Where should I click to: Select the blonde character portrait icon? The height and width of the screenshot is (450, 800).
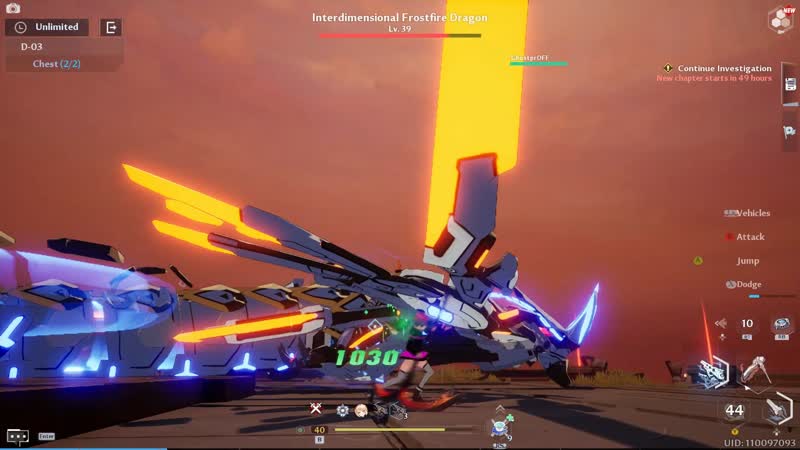[x=361, y=410]
